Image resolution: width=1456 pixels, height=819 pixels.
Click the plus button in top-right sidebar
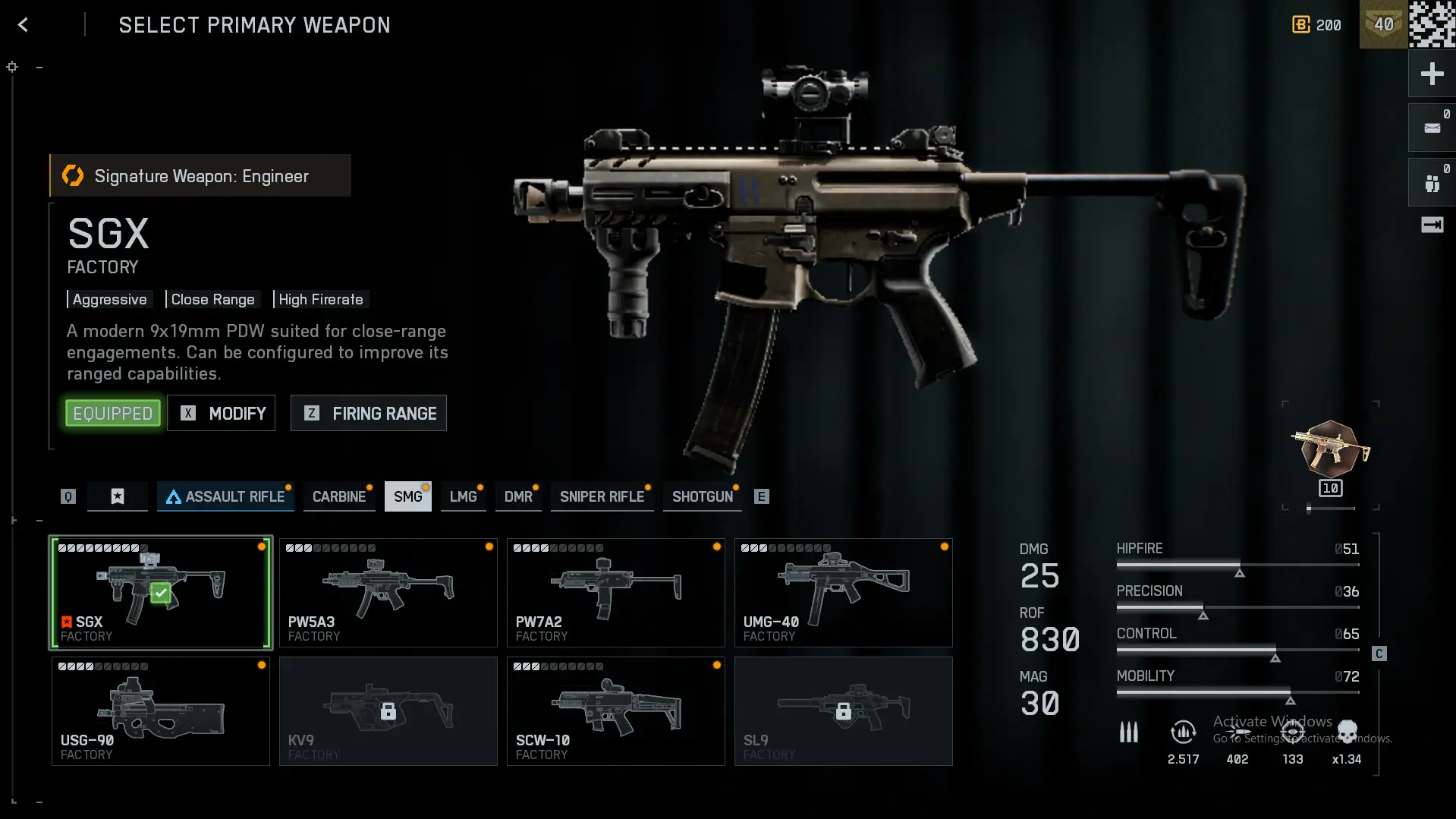click(1432, 74)
